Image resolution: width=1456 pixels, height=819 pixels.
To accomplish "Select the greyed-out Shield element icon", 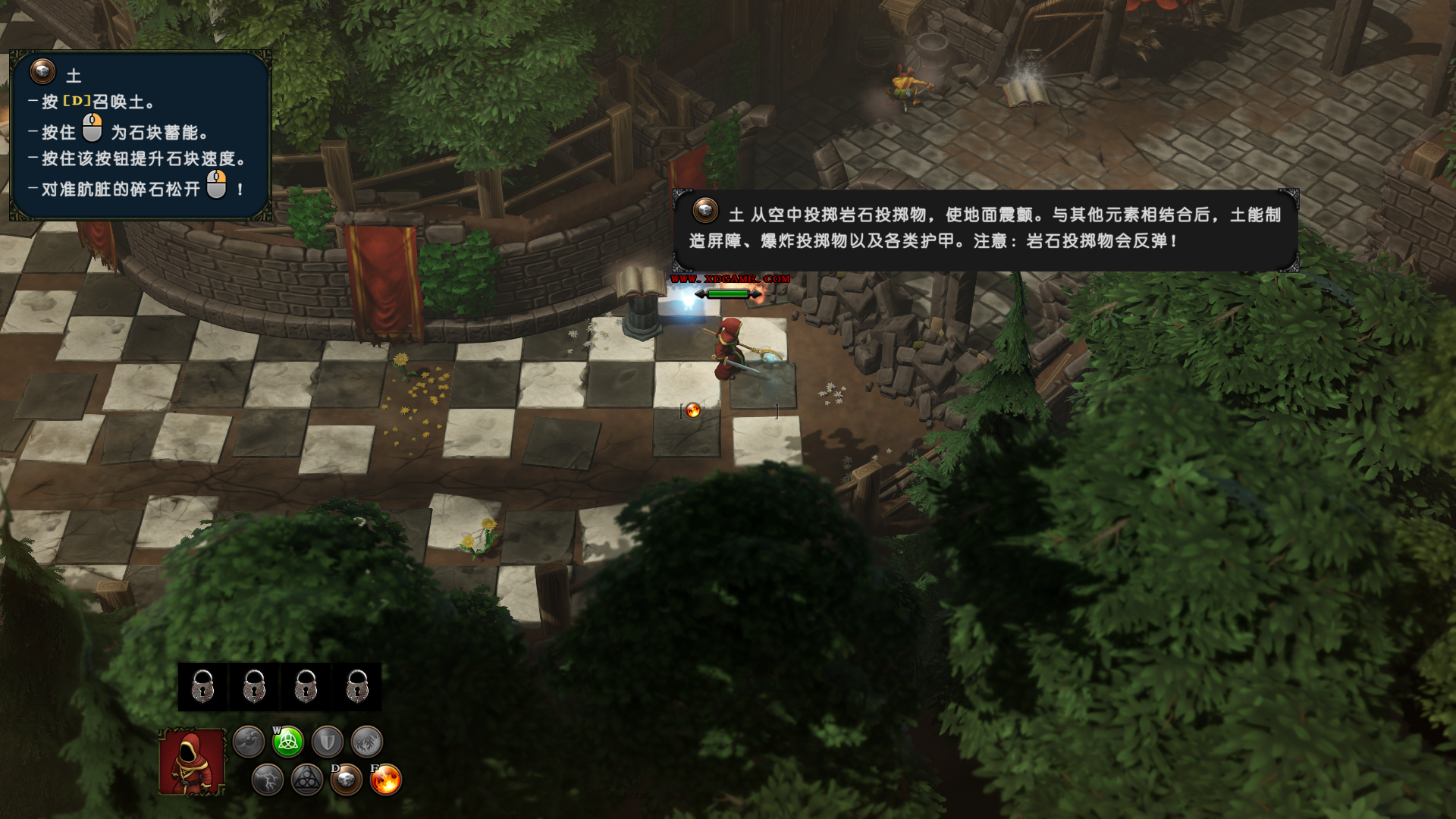I will [x=328, y=742].
